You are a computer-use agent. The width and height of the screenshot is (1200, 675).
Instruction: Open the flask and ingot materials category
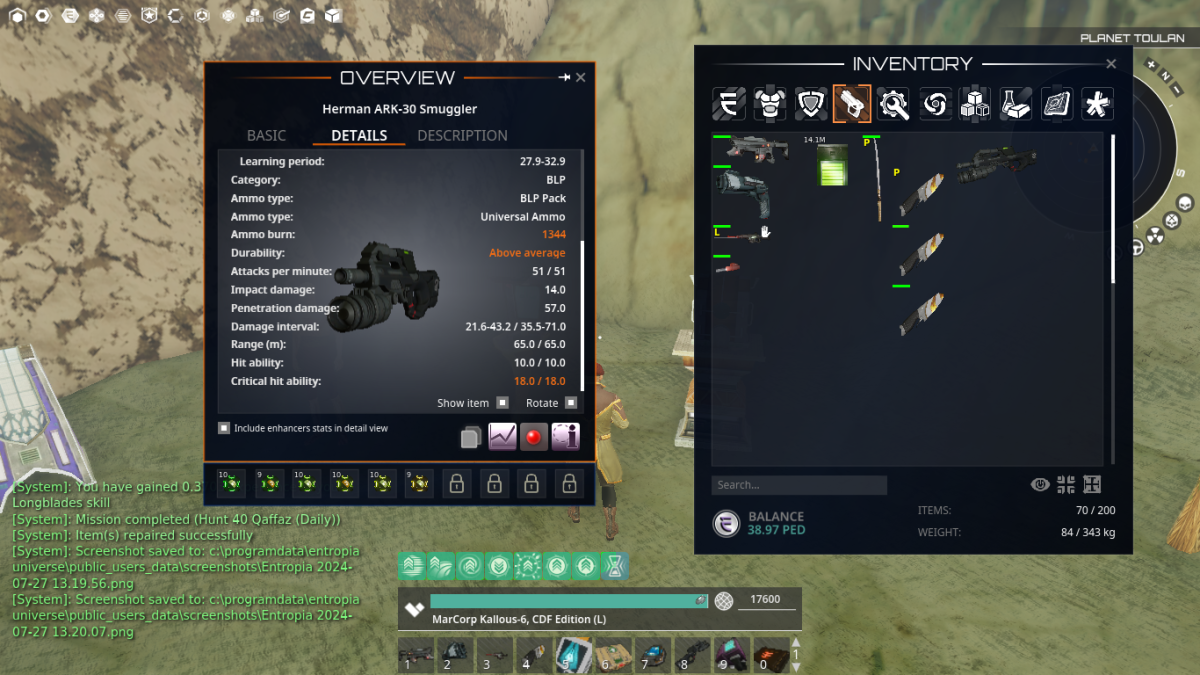[1015, 104]
